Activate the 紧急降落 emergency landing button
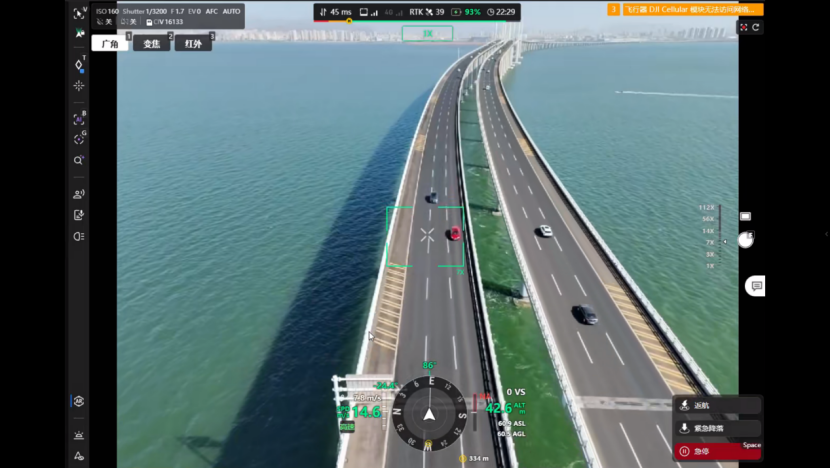The height and width of the screenshot is (468, 830). pyautogui.click(x=717, y=428)
